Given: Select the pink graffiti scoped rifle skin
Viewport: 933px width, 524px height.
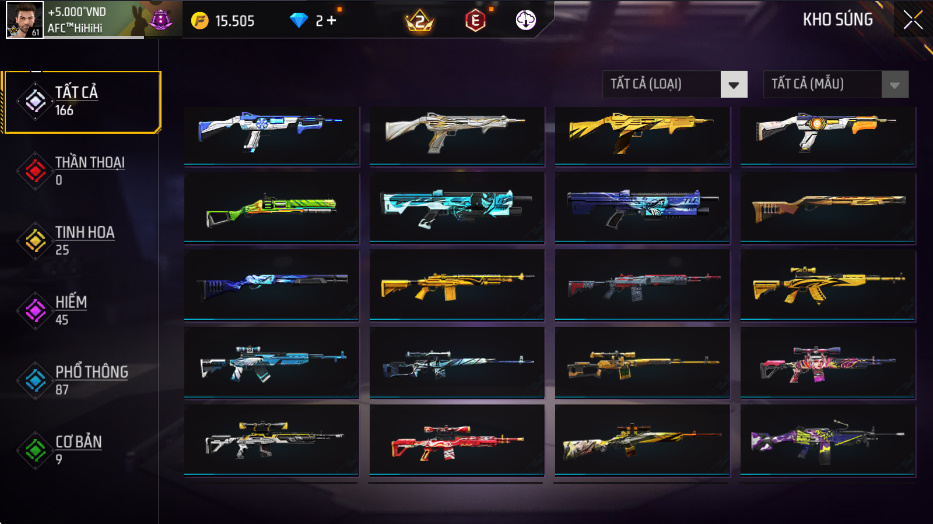Looking at the screenshot, I should pos(829,361).
